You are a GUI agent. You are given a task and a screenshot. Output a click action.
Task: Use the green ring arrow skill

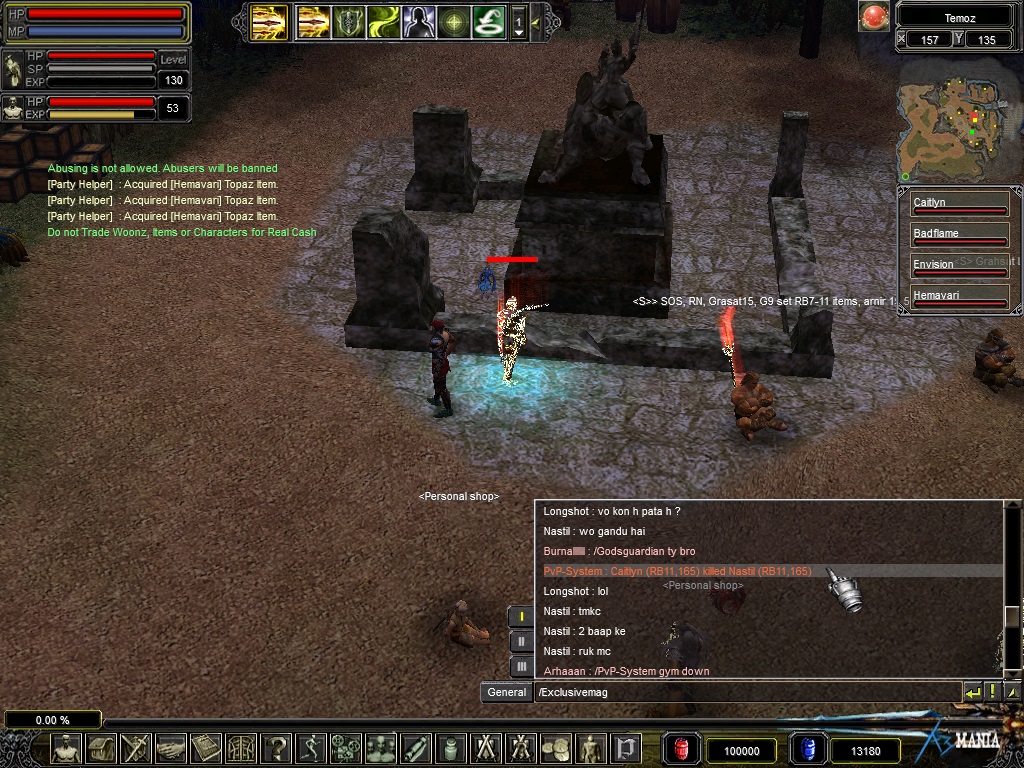tap(489, 21)
